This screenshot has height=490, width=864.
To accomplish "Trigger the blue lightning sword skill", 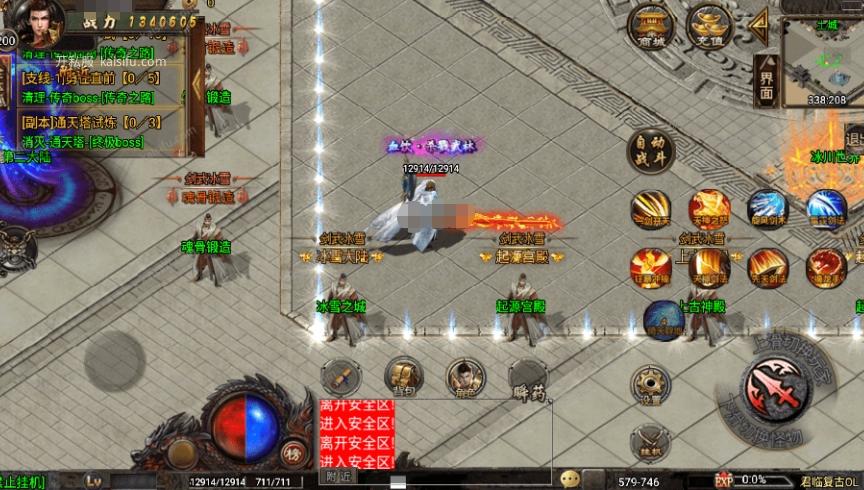I will 826,210.
